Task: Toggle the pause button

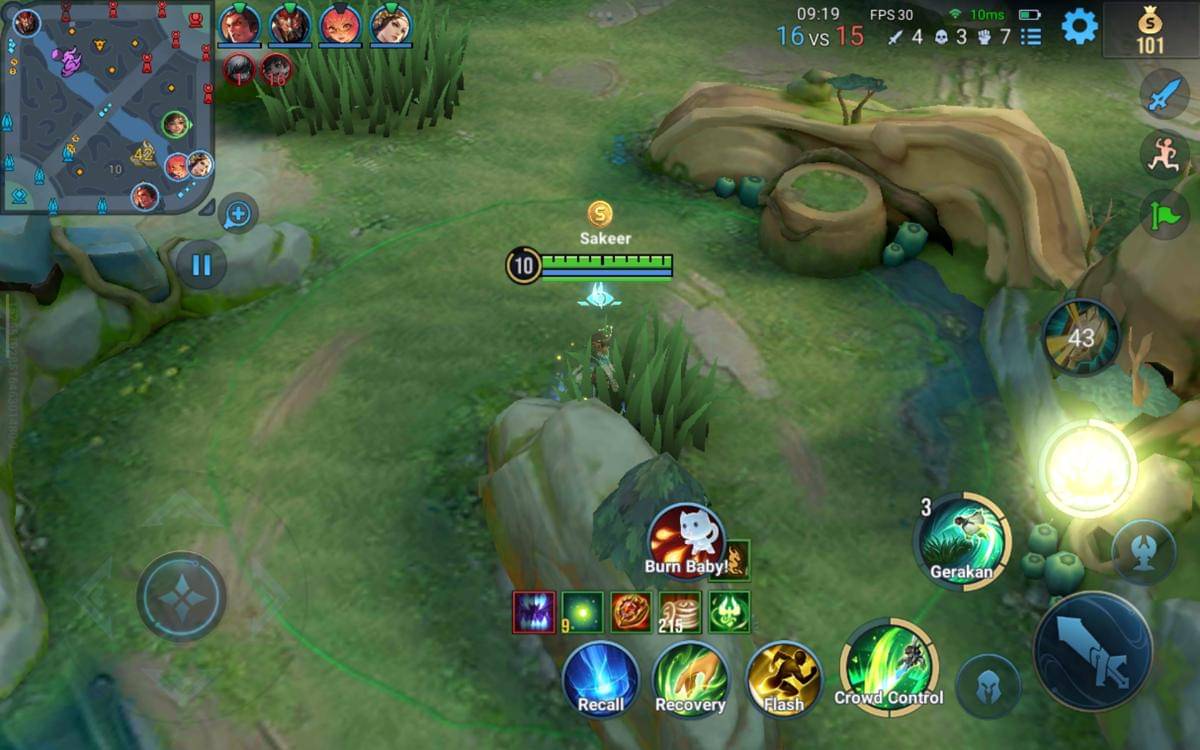Action: [201, 265]
